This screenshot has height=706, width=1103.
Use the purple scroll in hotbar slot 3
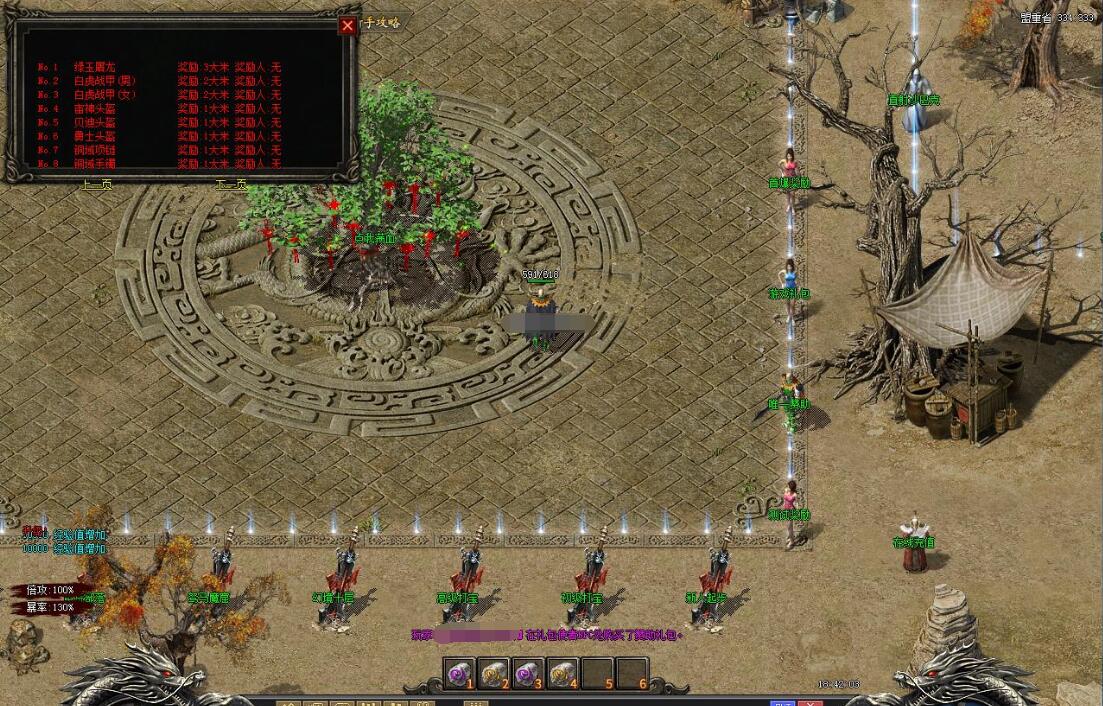(x=529, y=675)
